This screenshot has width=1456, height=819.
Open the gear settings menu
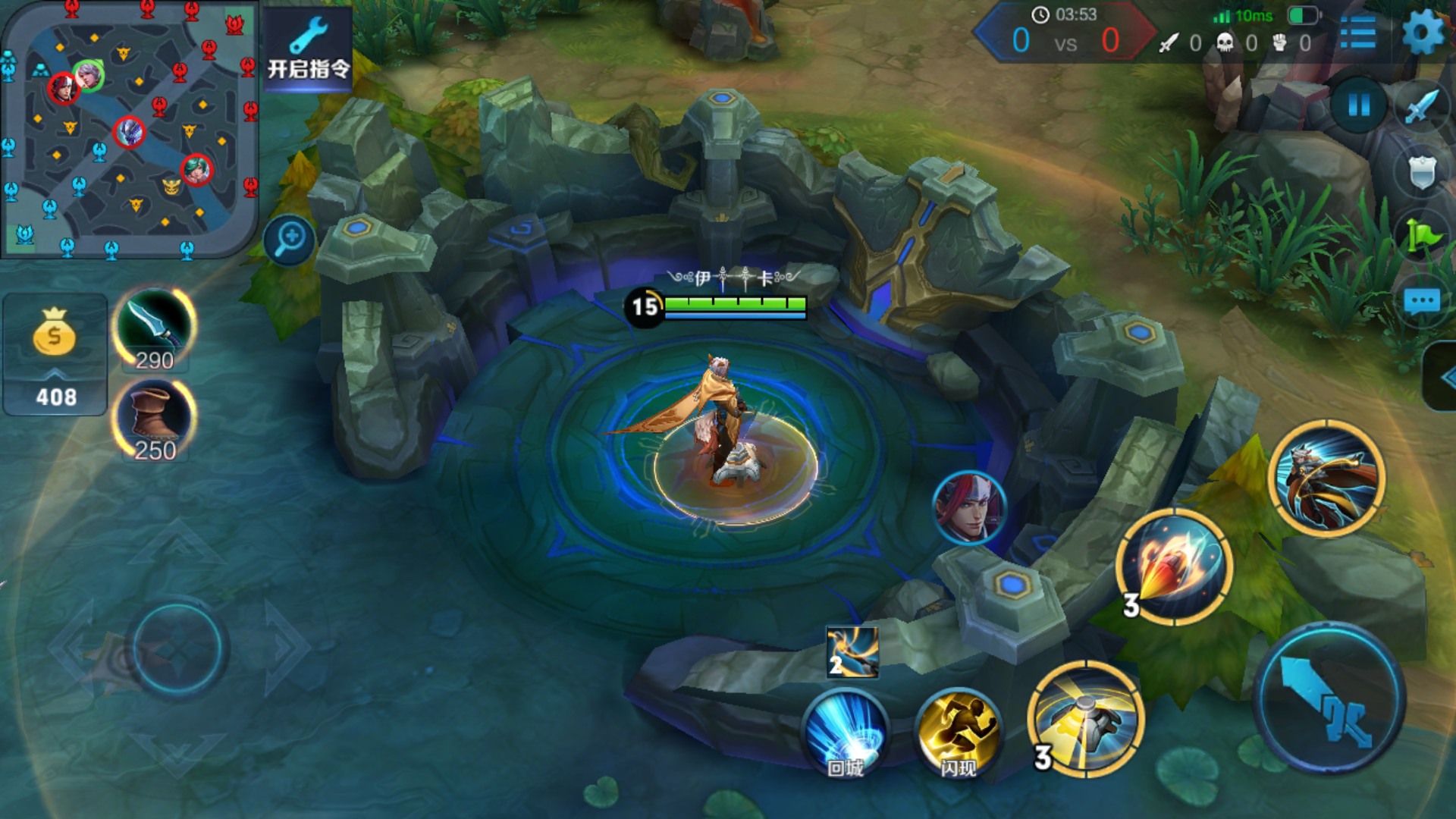(1423, 33)
